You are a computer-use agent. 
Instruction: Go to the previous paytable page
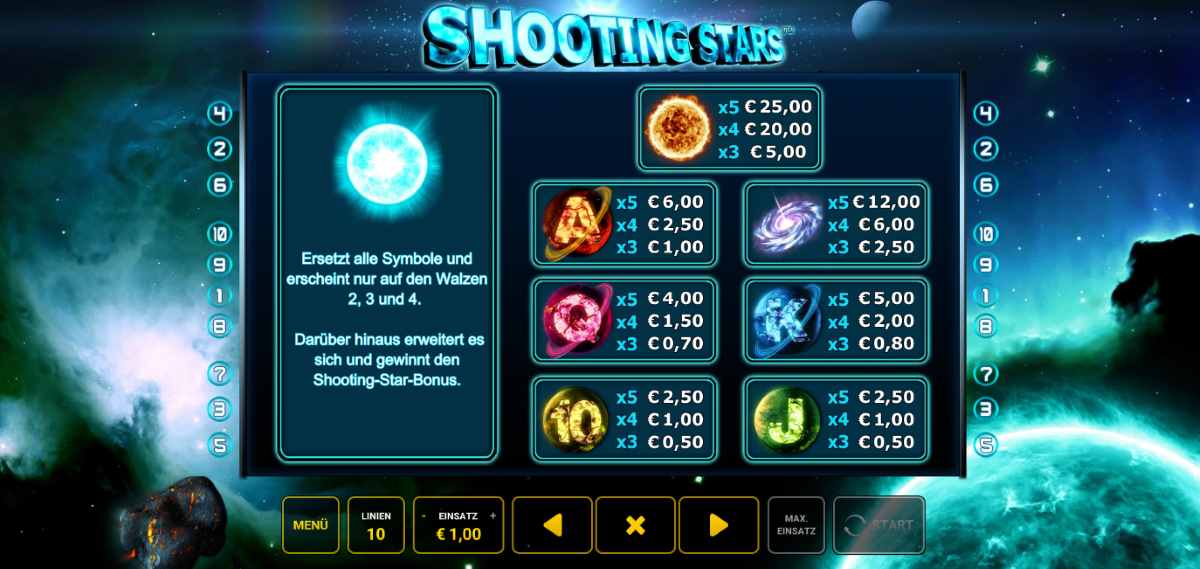click(x=552, y=525)
